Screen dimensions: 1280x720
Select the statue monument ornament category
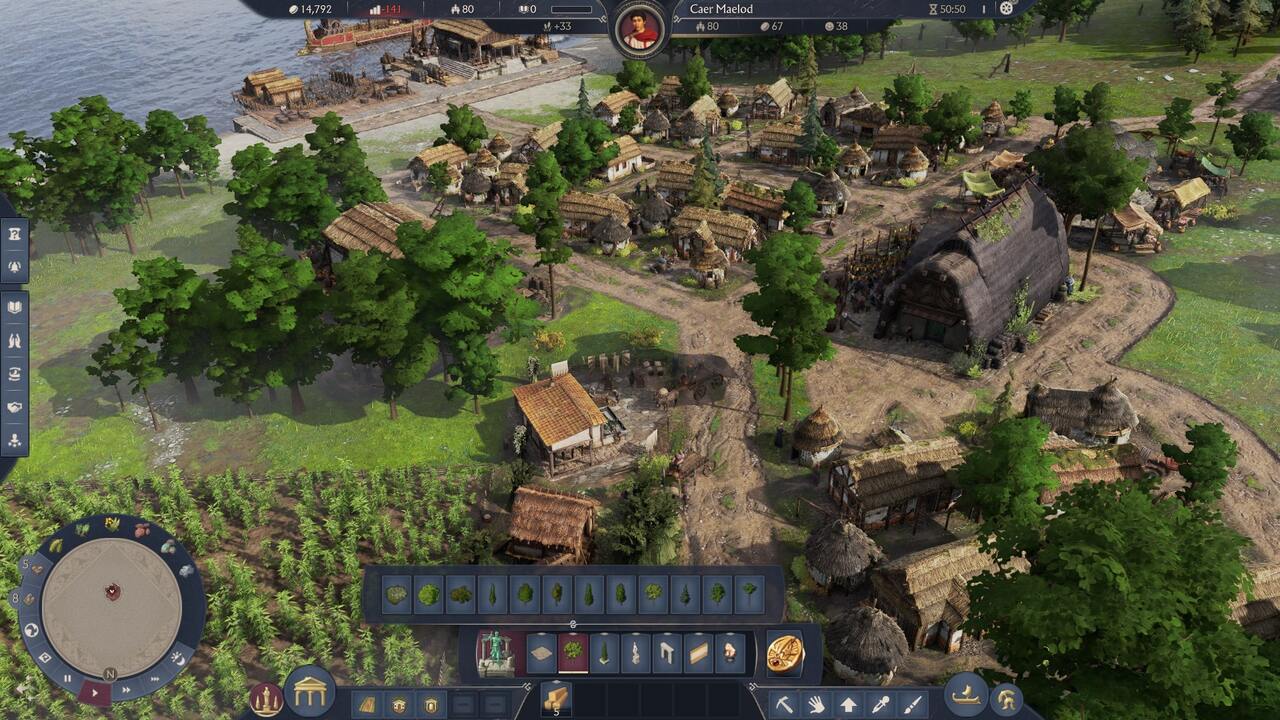click(496, 654)
